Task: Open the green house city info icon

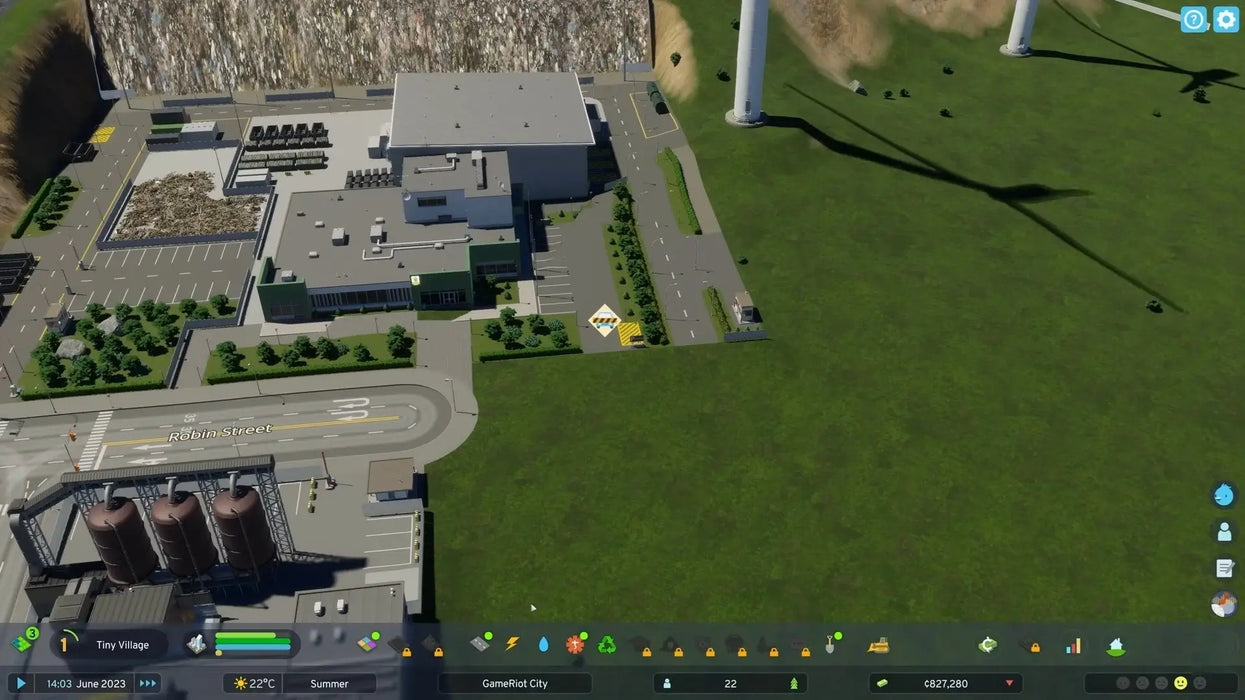Action: tap(1116, 645)
